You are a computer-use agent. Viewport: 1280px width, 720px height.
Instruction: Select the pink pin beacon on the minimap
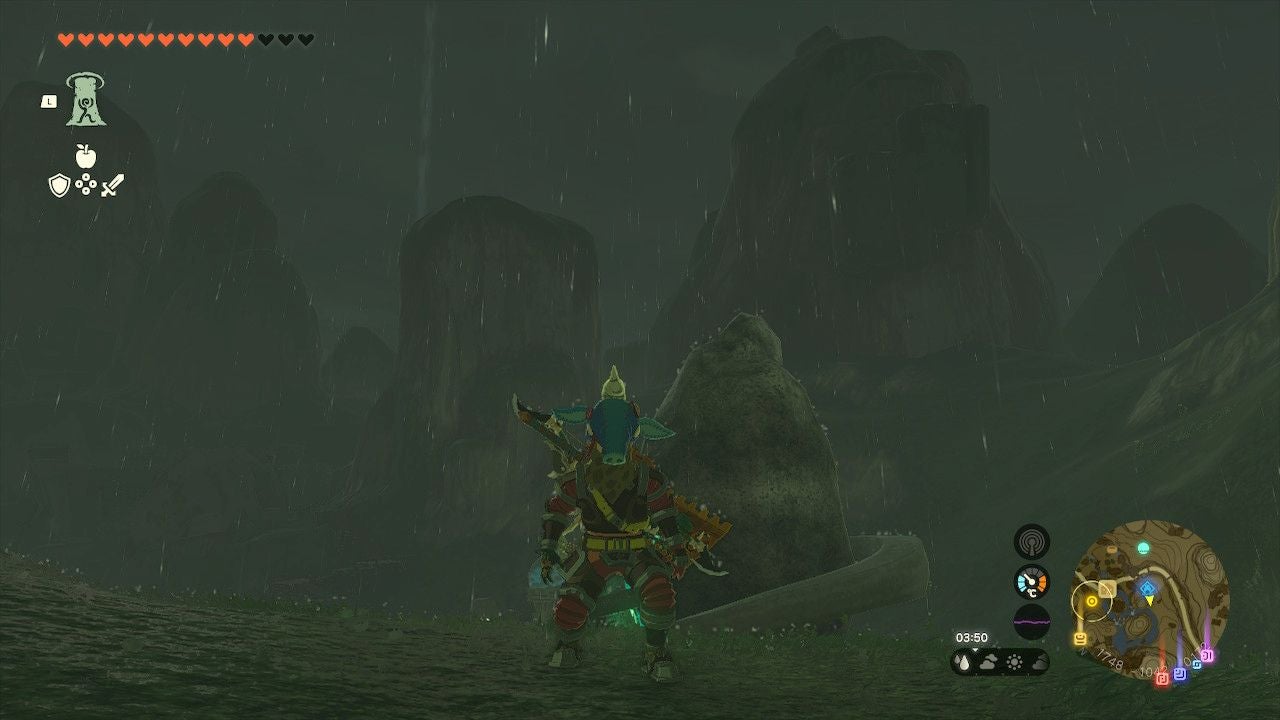[1205, 656]
